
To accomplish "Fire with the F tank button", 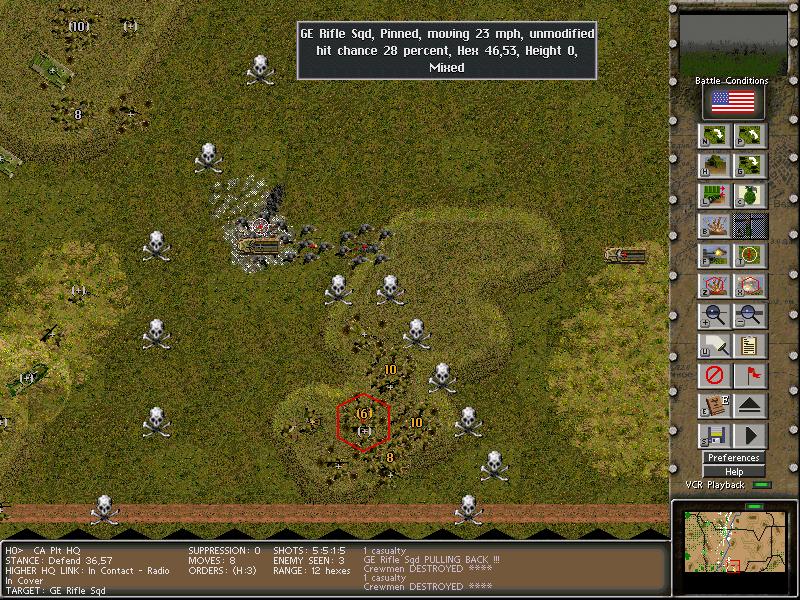I will pyautogui.click(x=715, y=256).
